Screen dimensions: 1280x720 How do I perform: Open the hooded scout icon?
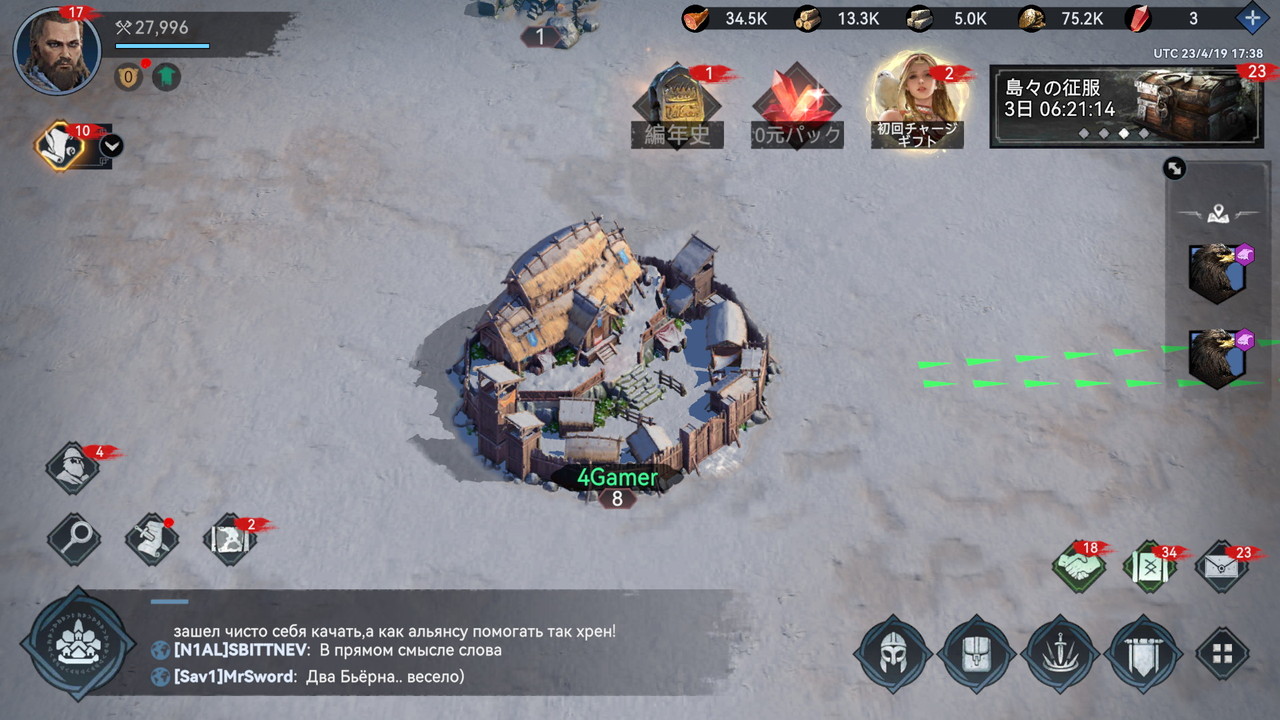[x=73, y=468]
